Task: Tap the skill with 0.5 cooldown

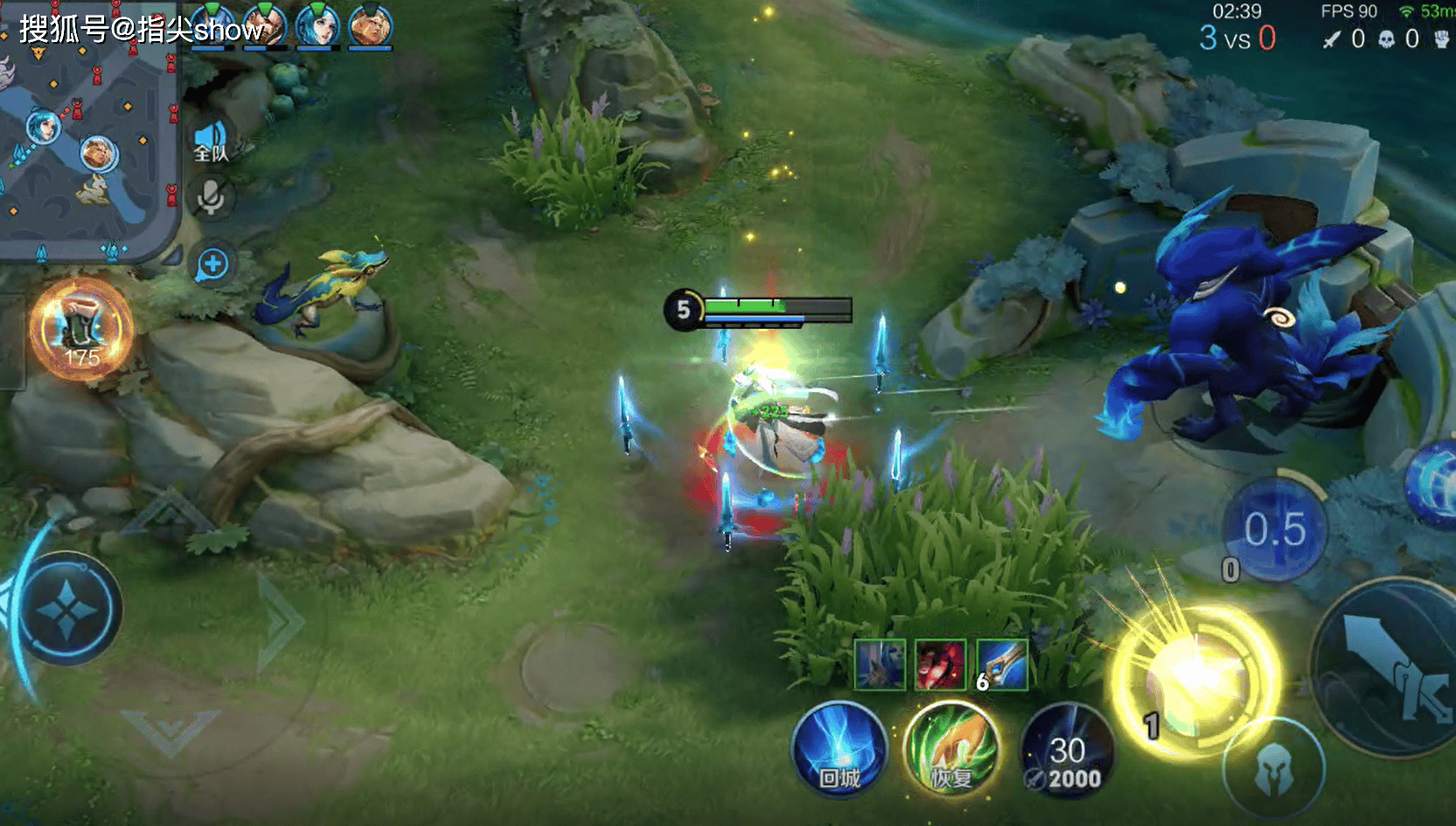Action: tap(1275, 529)
